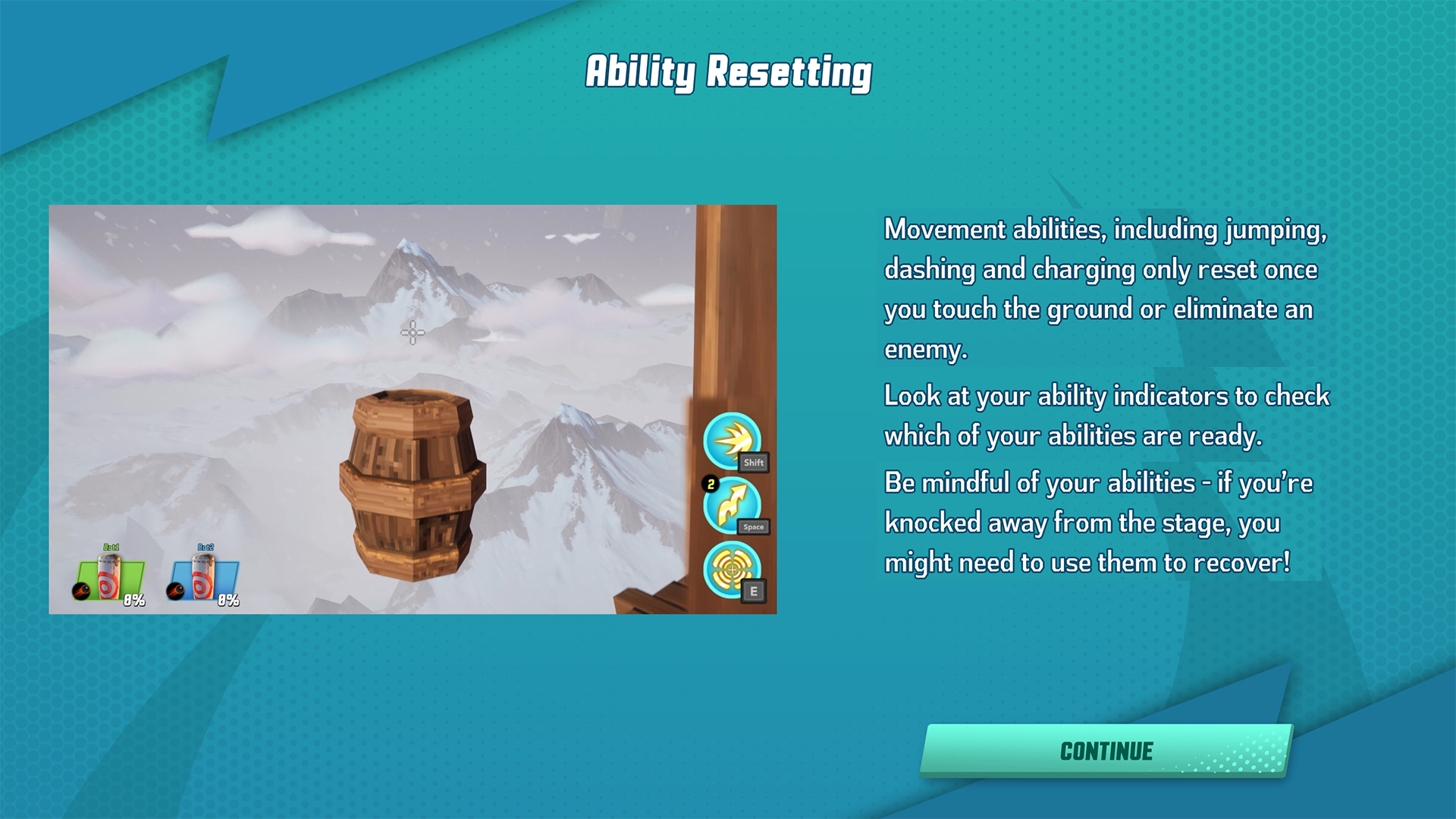Select the Ability Resetting tutorial preview image
1456x819 pixels.
coord(413,409)
